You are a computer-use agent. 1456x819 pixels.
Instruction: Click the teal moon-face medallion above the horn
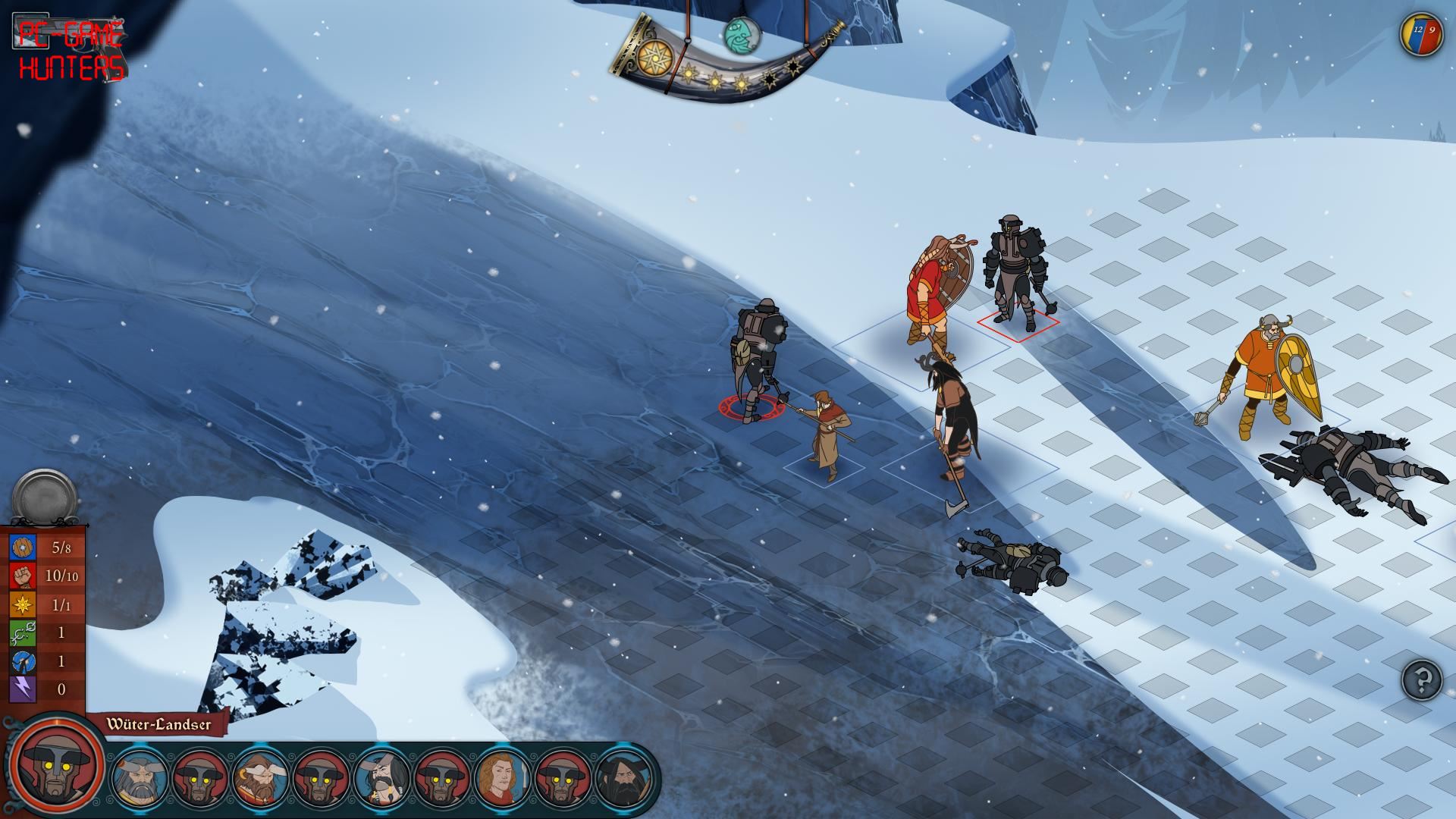tap(740, 34)
